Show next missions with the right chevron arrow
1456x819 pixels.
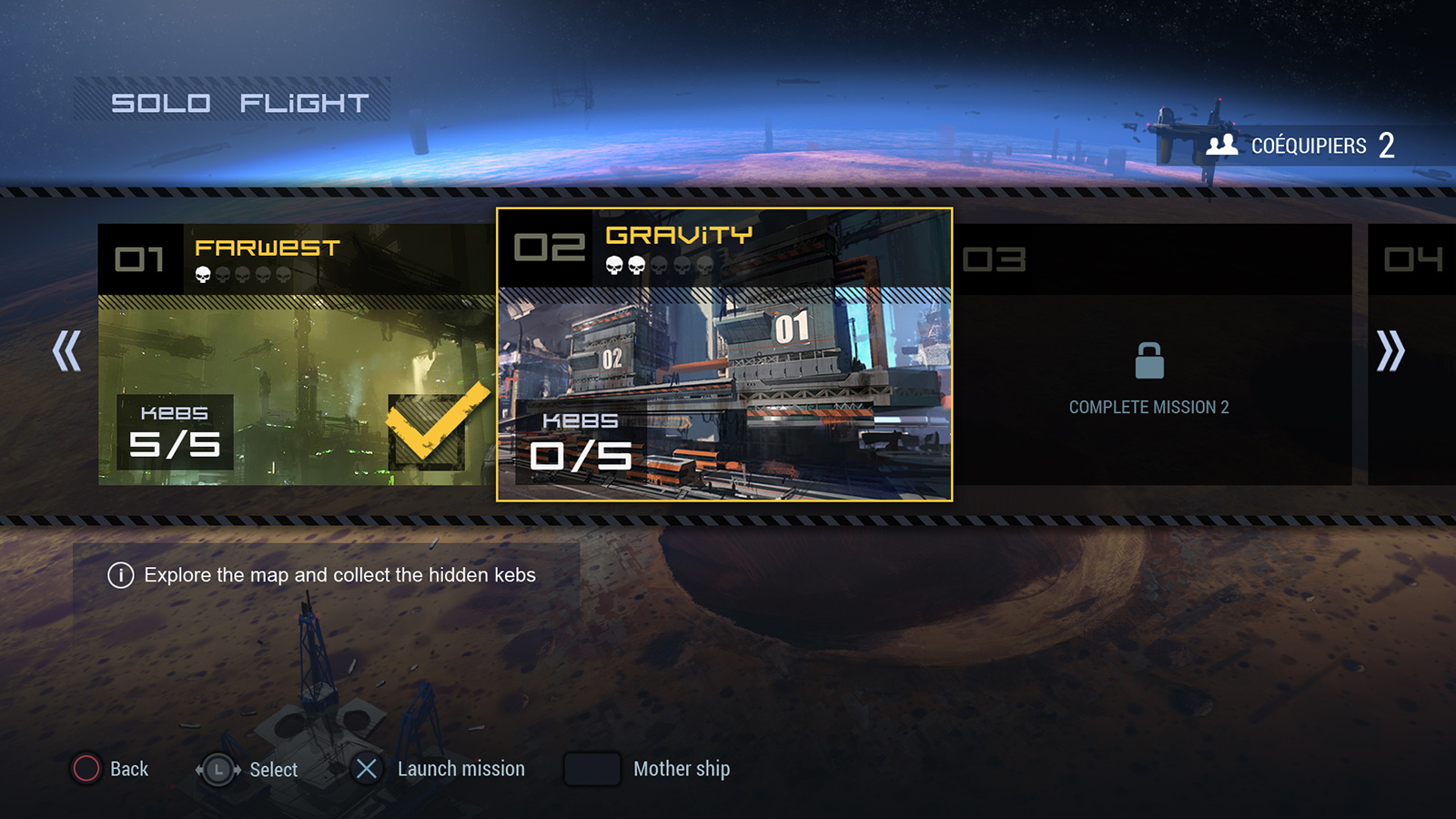tap(1390, 350)
